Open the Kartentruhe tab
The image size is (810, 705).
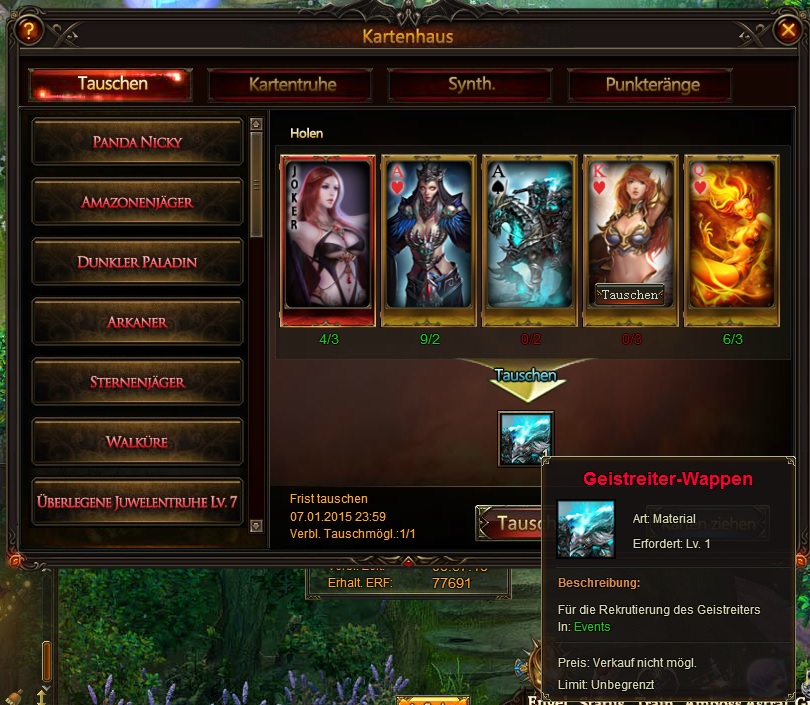coord(292,85)
